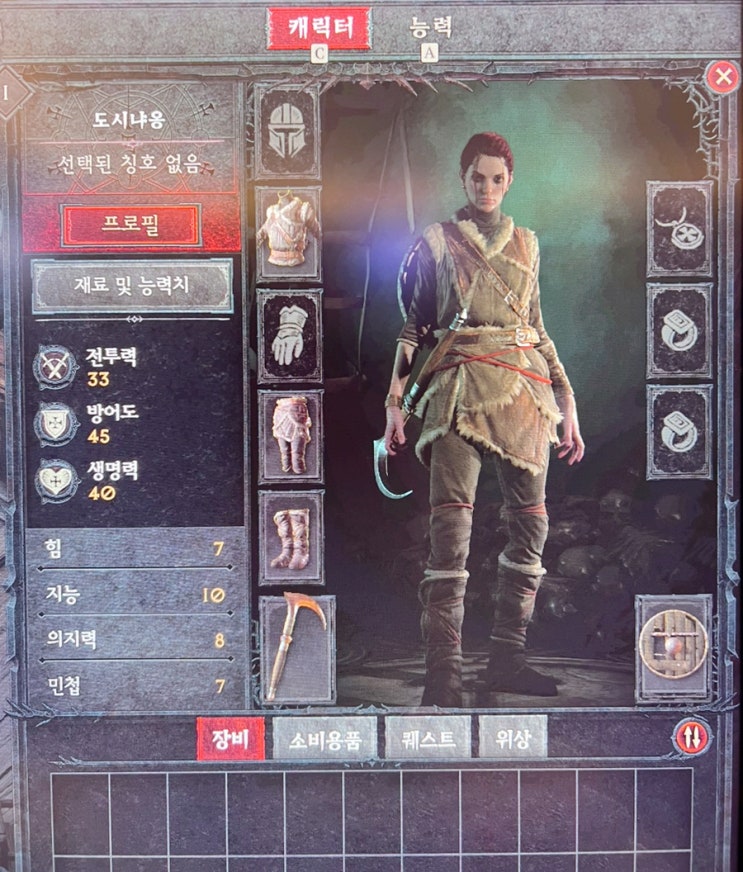The height and width of the screenshot is (872, 743).
Task: Select the upper ring slot
Action: [679, 330]
